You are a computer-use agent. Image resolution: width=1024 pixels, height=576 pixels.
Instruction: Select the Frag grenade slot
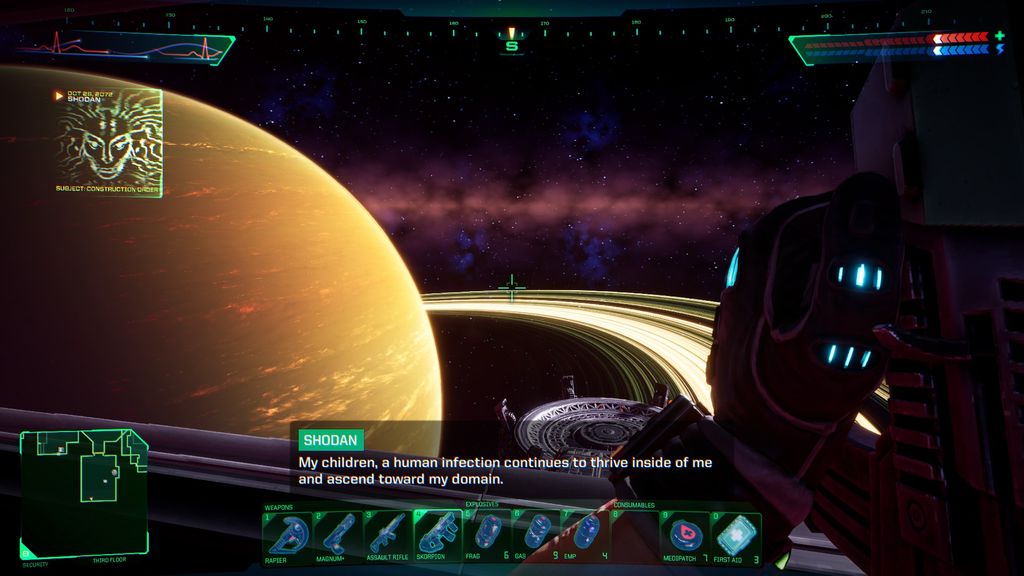(488, 537)
